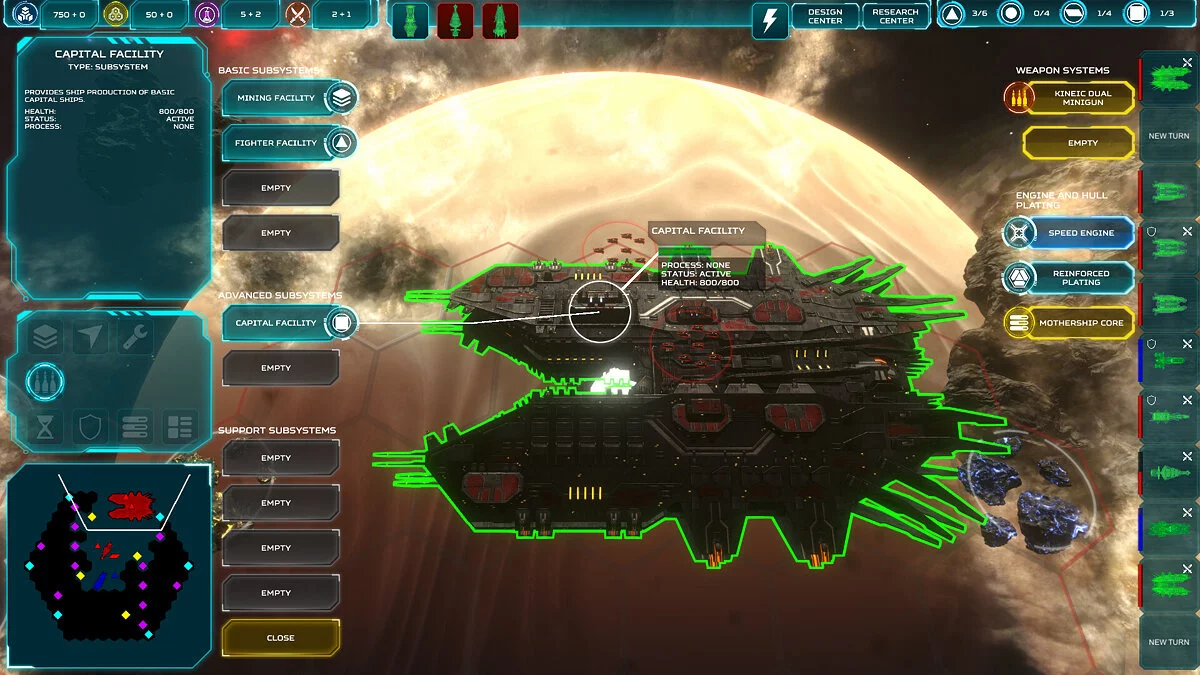
Task: Open the Design Center
Action: [825, 16]
